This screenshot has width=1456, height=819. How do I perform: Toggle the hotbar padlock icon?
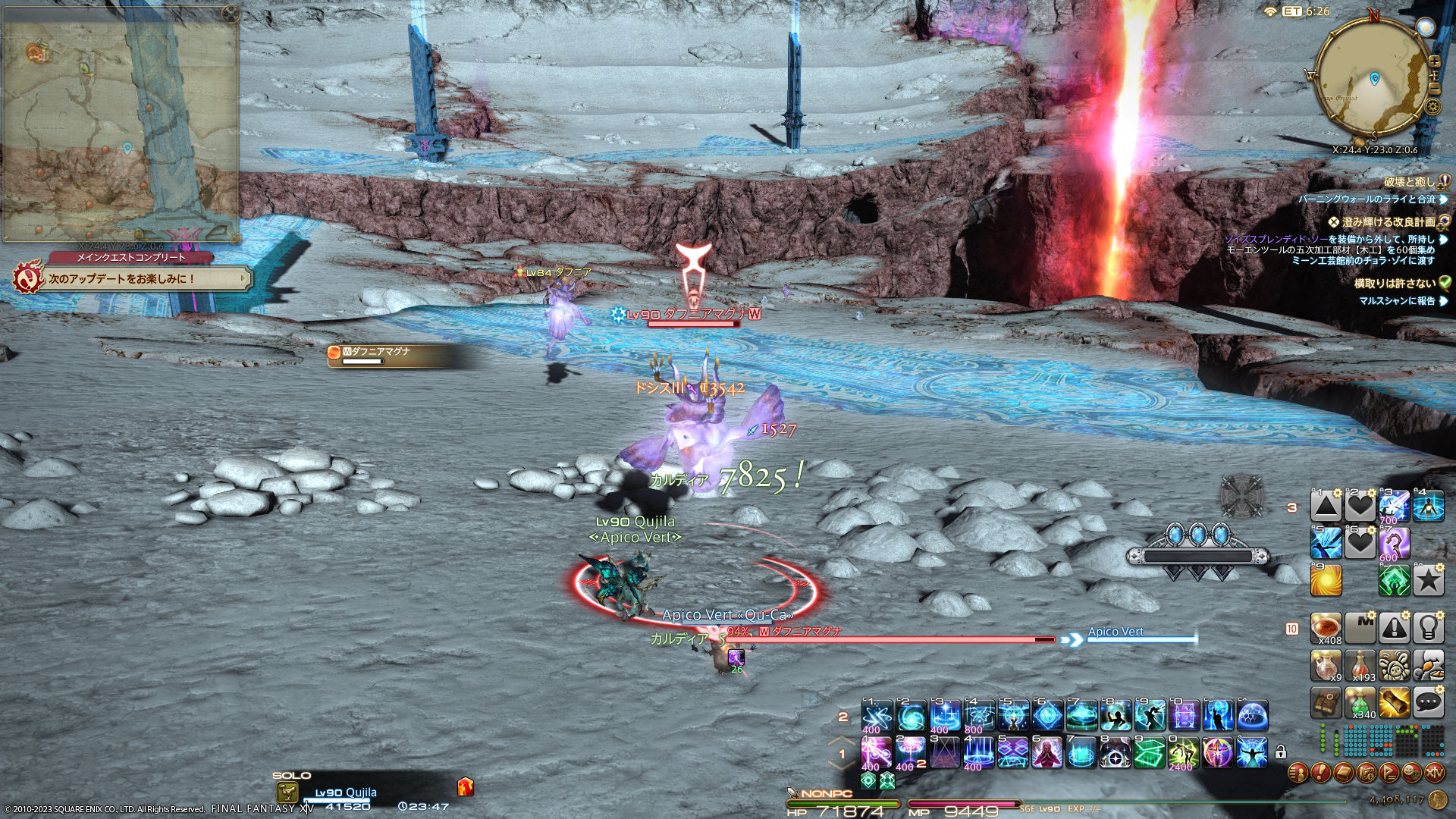[1281, 752]
